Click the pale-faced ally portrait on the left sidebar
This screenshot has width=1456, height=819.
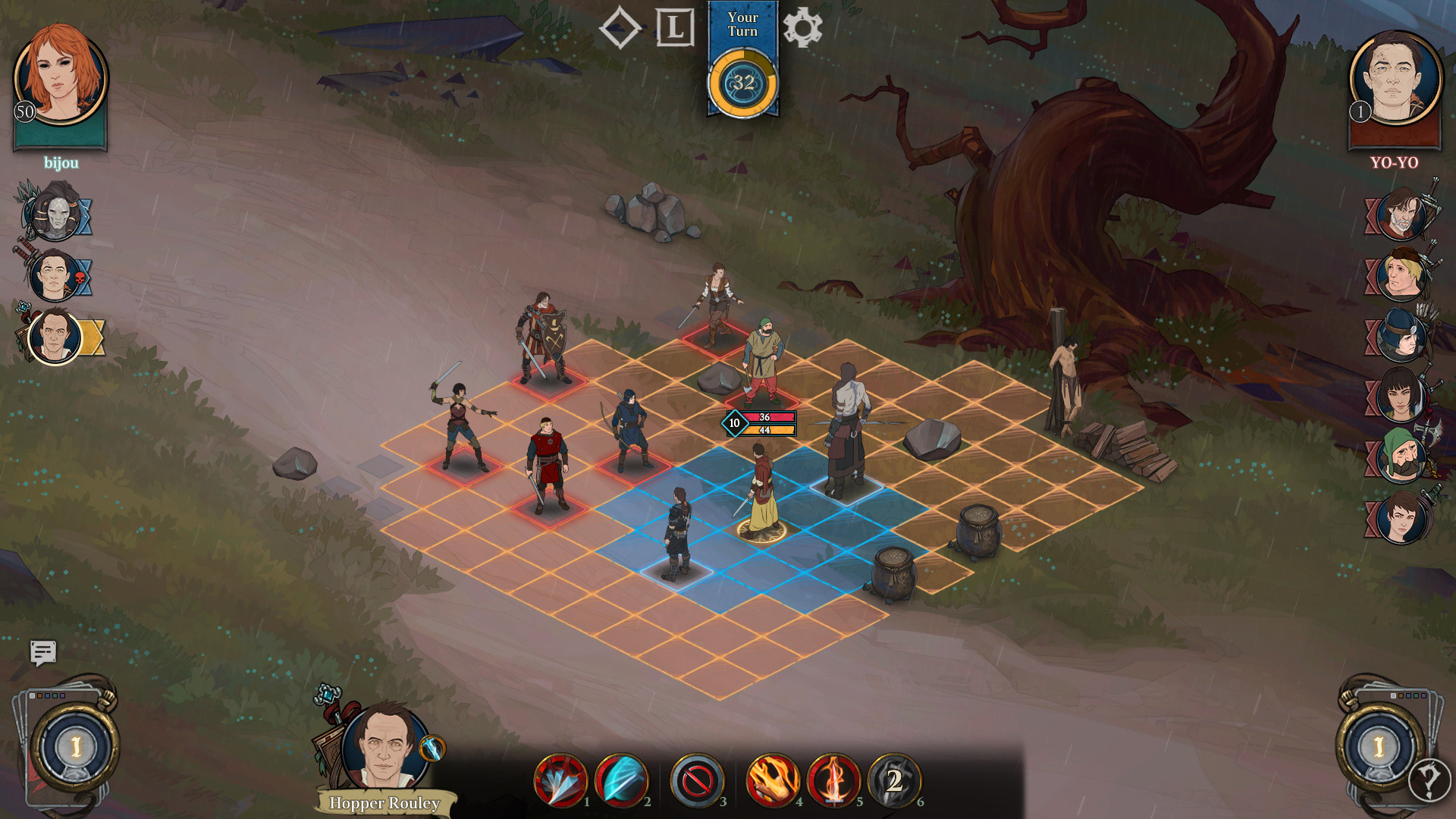click(x=57, y=214)
